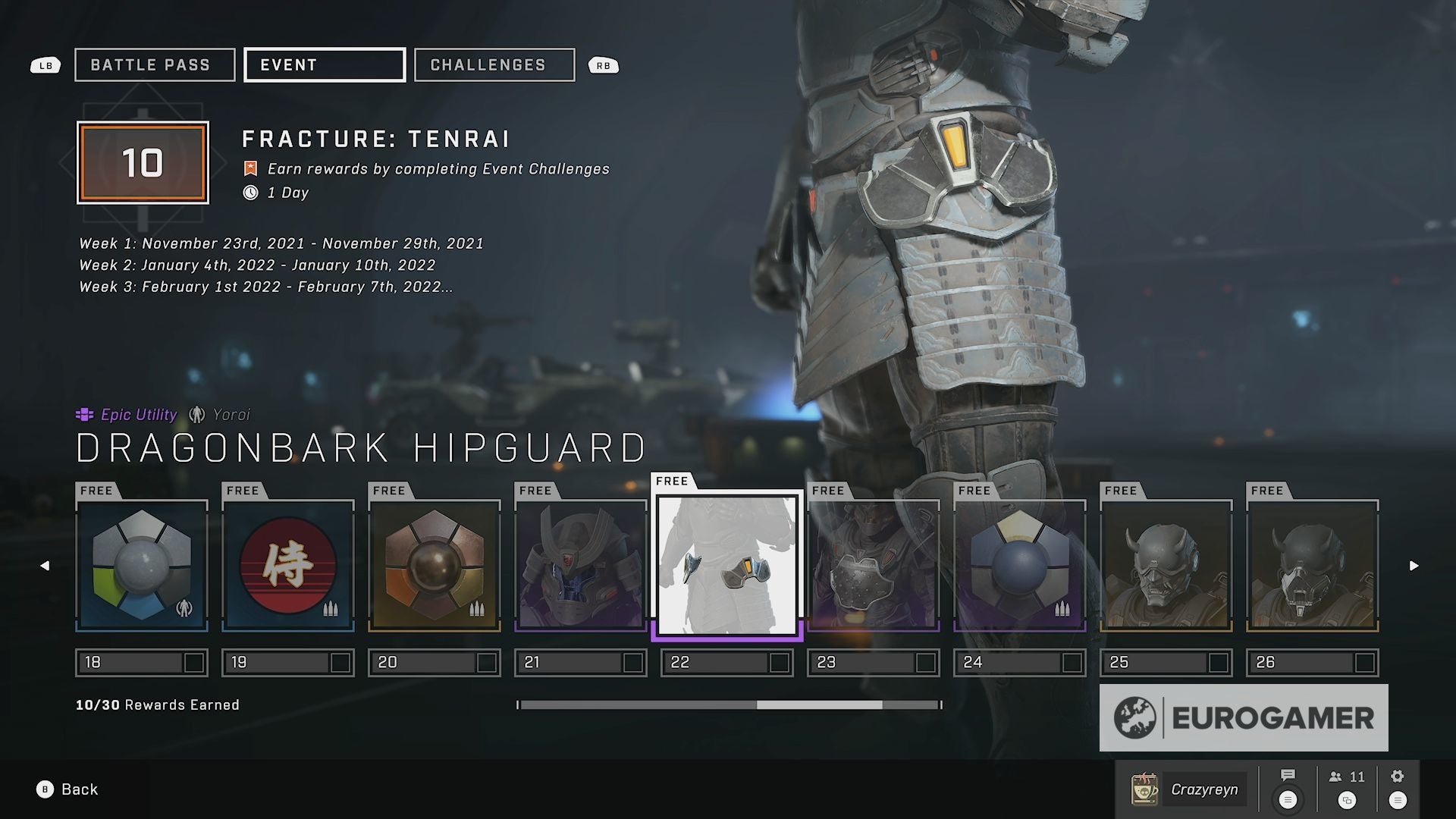Choose the tier 23 chest armor reward
1456x819 pixels.
coord(874,566)
